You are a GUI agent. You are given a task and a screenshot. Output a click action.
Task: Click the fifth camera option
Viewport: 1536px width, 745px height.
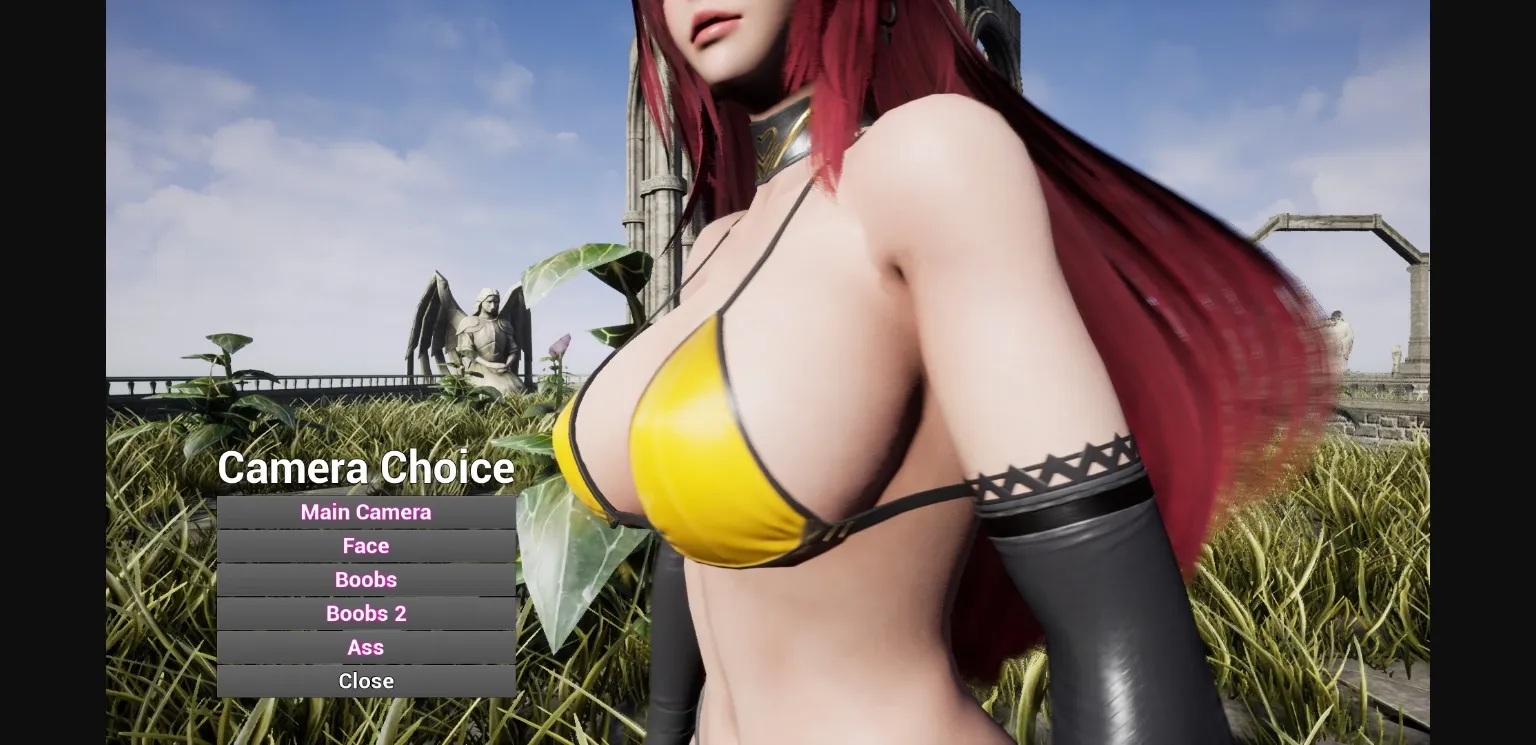tap(366, 647)
